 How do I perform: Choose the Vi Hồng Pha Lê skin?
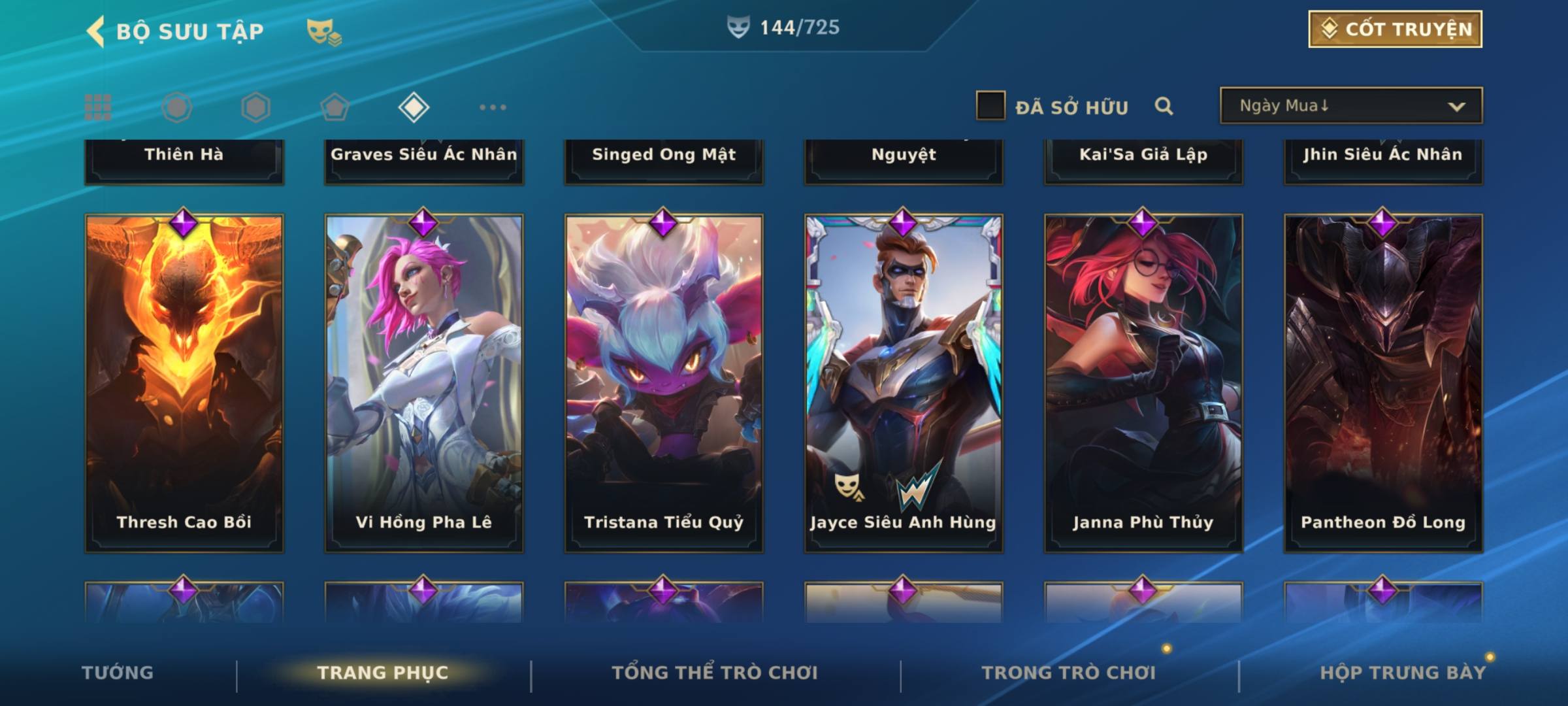click(424, 382)
